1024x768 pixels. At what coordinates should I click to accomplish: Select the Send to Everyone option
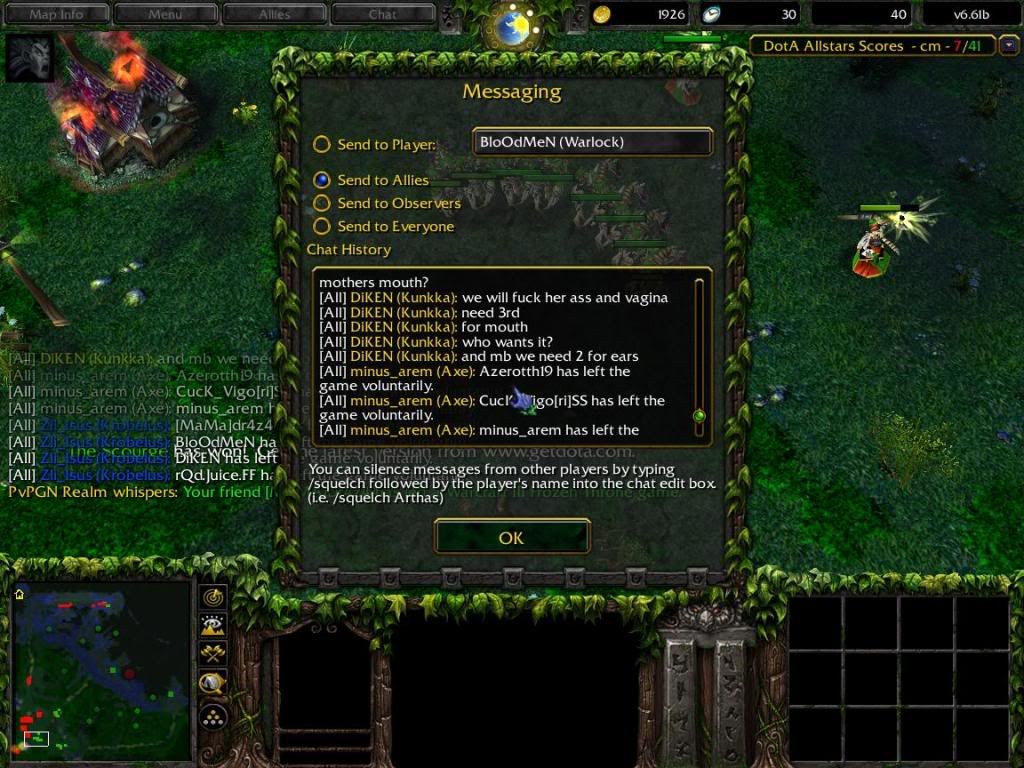322,227
